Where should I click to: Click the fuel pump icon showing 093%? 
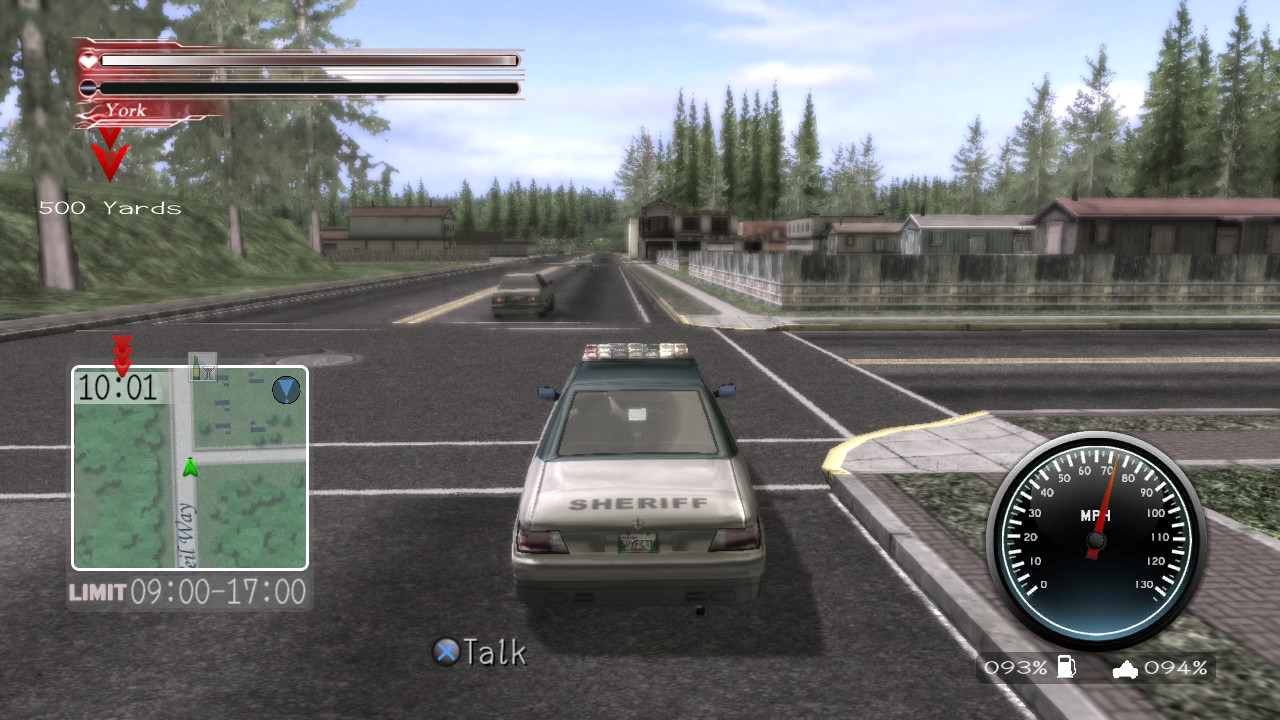(1066, 667)
